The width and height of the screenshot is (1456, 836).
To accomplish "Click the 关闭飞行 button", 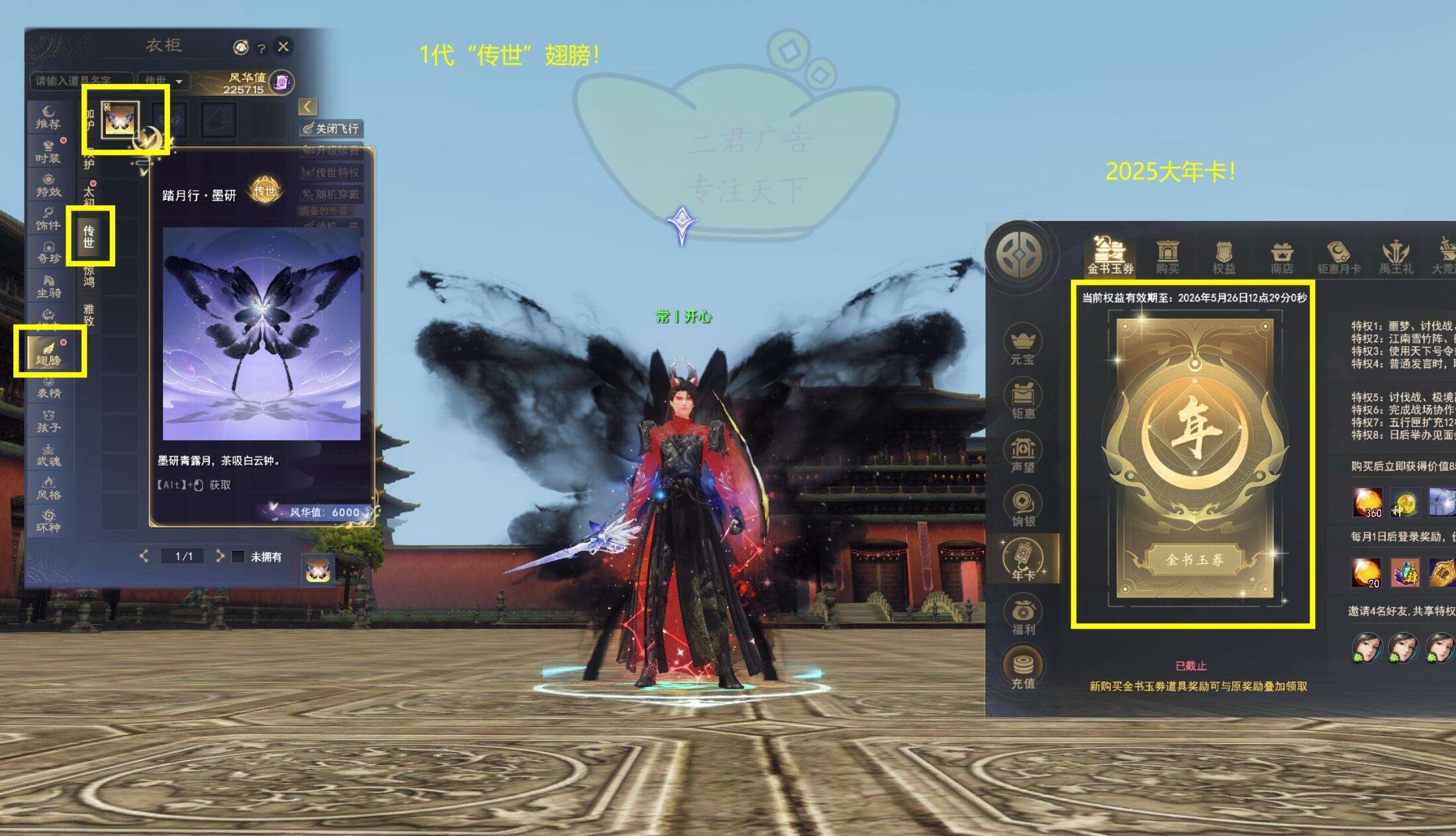I will pos(331,128).
